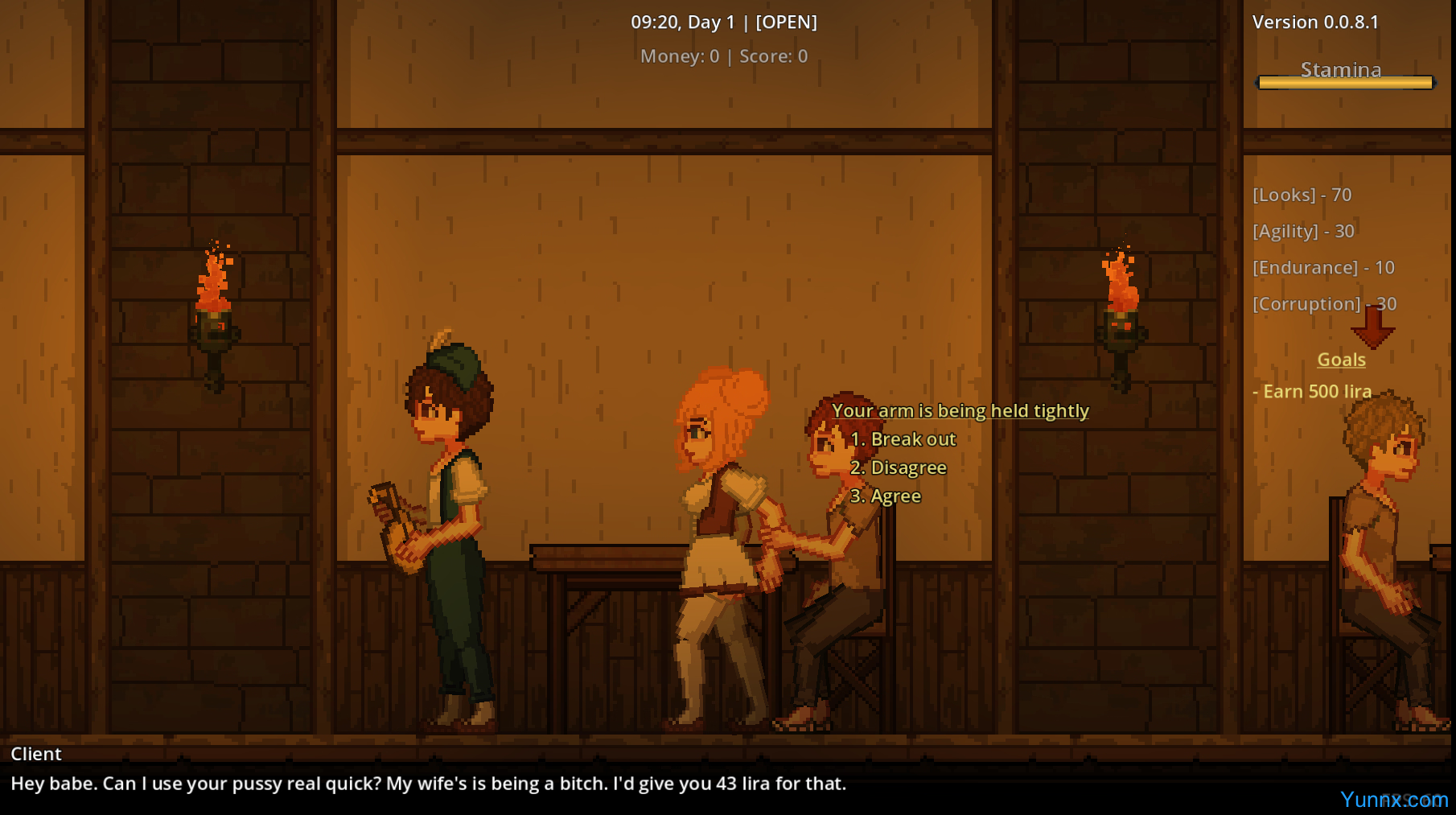The height and width of the screenshot is (815, 1456).
Task: Pick the "Agree" choice
Action: pos(886,496)
